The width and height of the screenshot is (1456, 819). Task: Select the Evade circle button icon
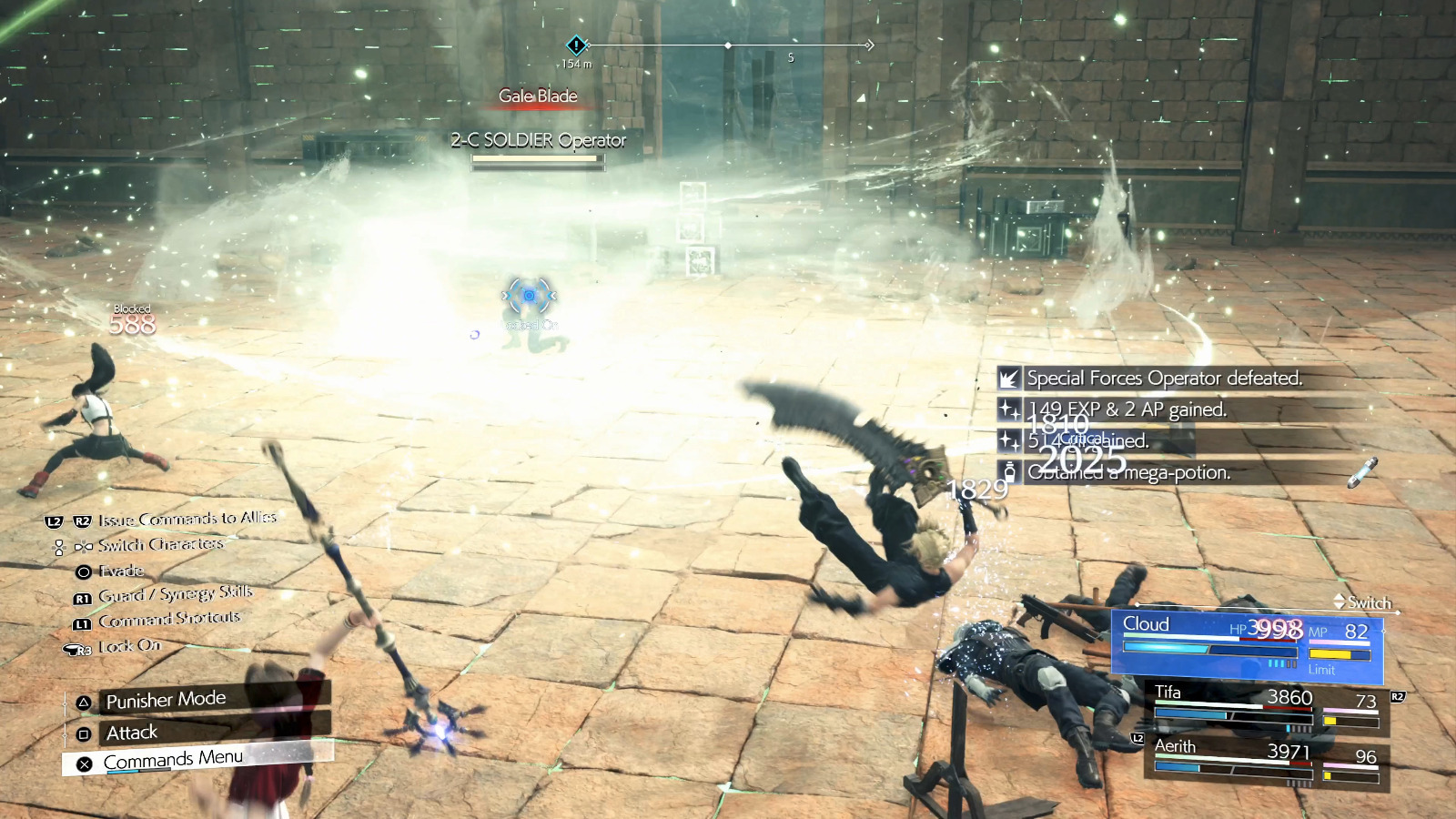point(83,571)
